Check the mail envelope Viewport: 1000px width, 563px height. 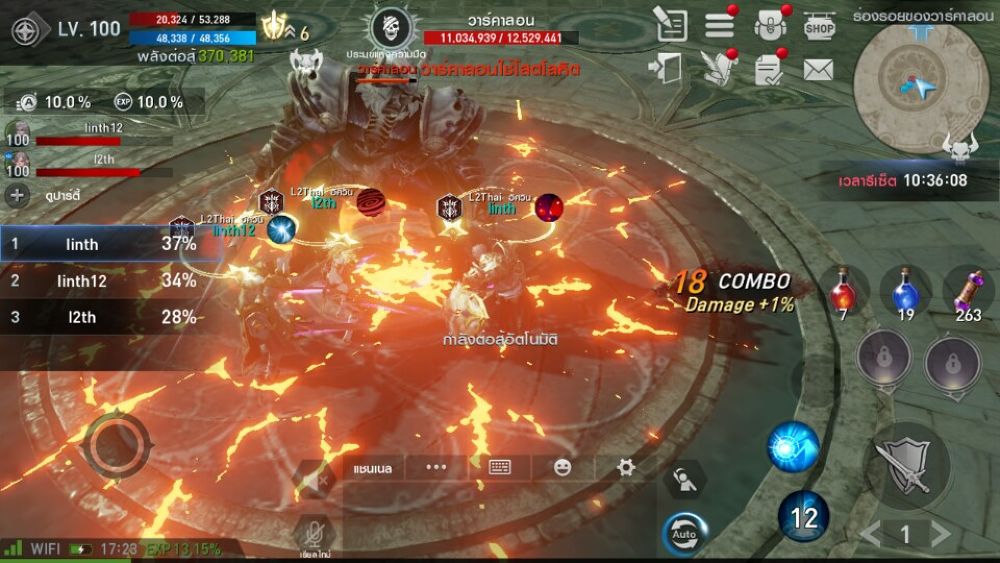[818, 70]
